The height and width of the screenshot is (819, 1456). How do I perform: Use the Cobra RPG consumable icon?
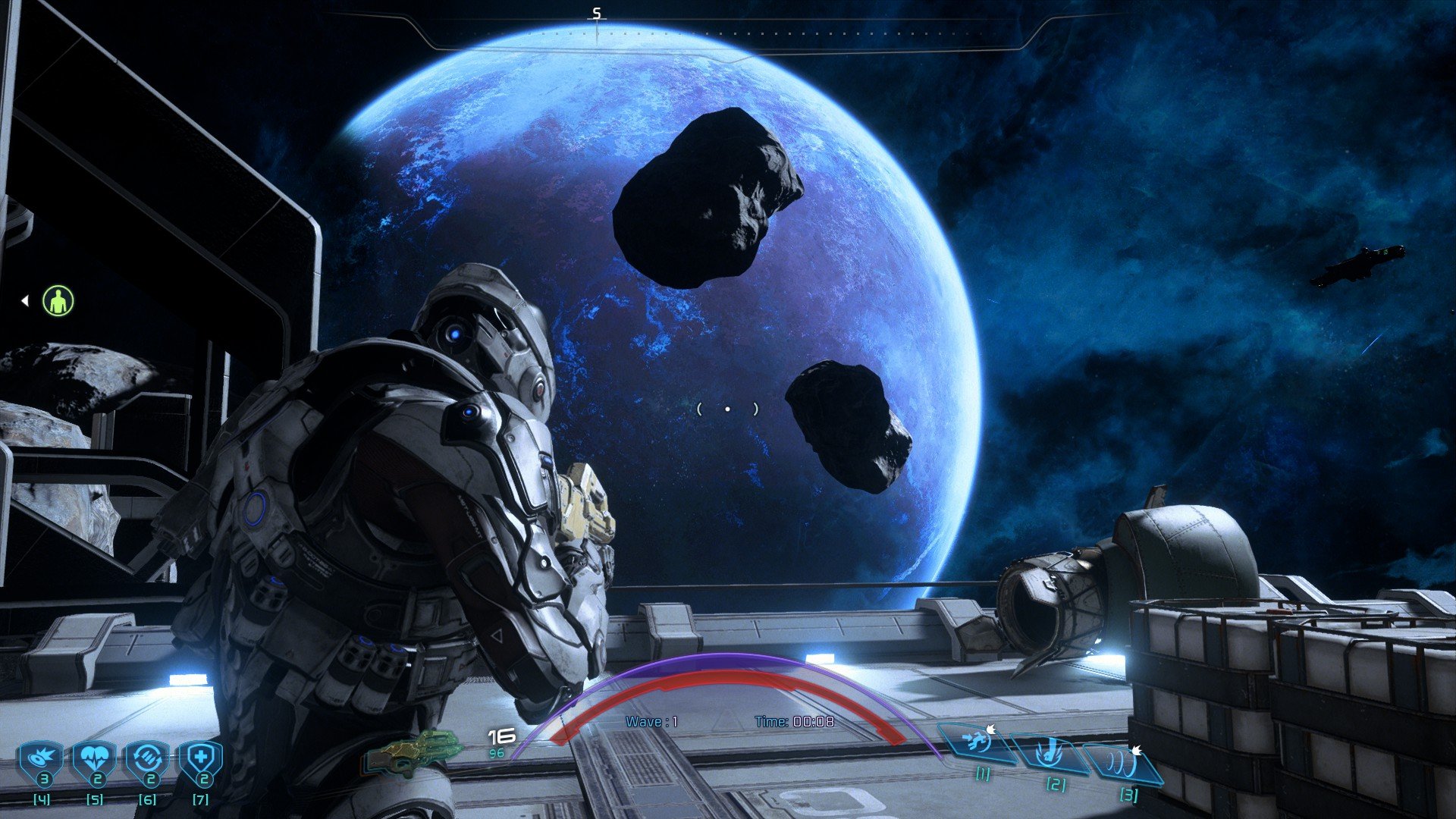42,761
